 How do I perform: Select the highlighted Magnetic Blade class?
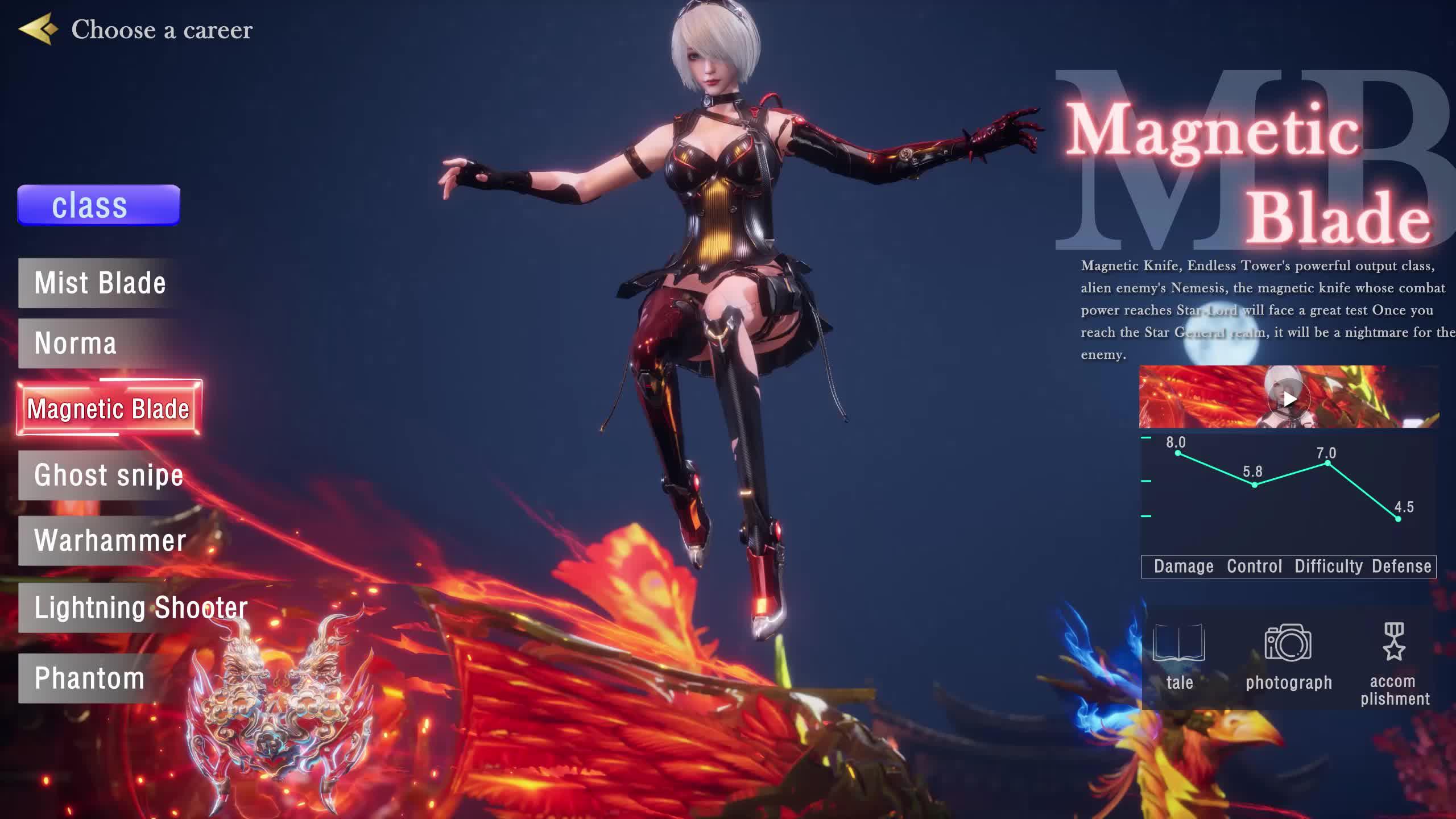pos(109,408)
